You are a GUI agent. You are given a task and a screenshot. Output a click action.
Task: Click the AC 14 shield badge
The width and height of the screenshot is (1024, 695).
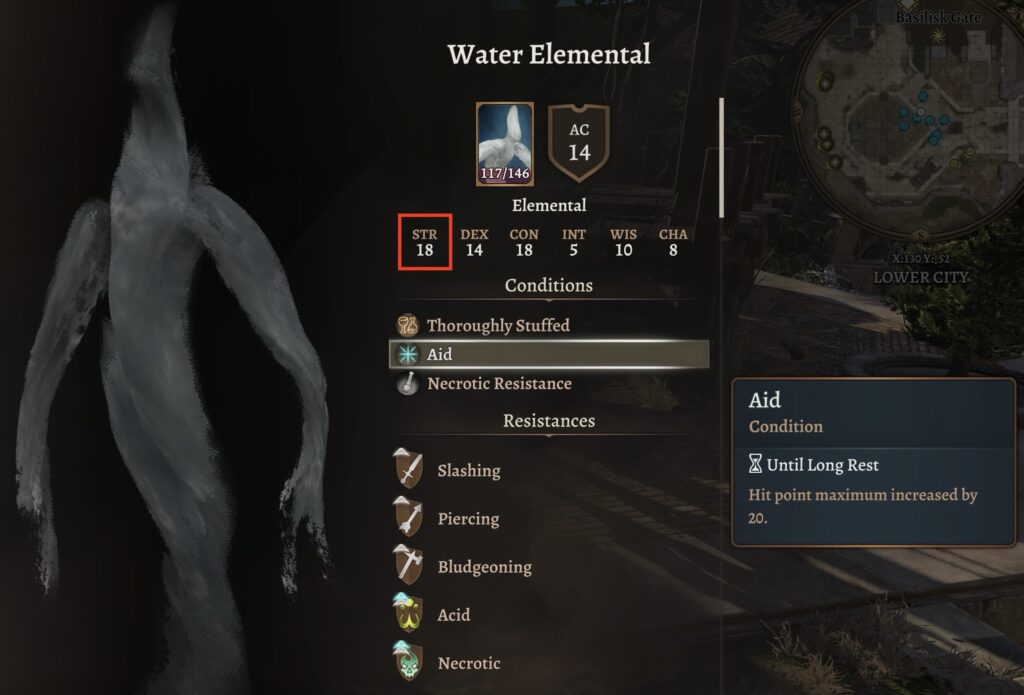[x=579, y=143]
